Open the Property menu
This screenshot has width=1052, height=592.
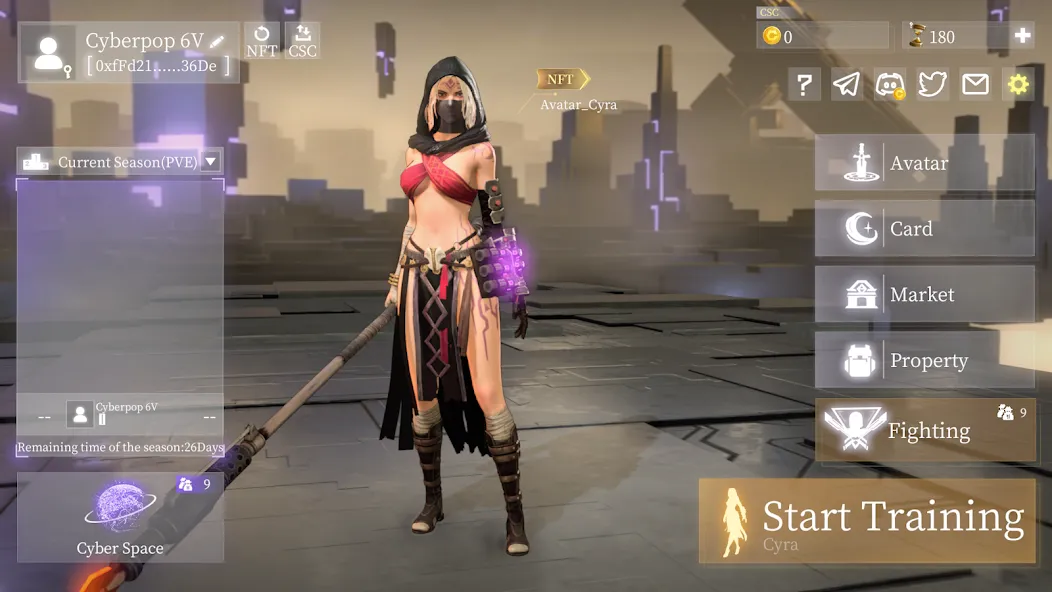click(x=924, y=361)
